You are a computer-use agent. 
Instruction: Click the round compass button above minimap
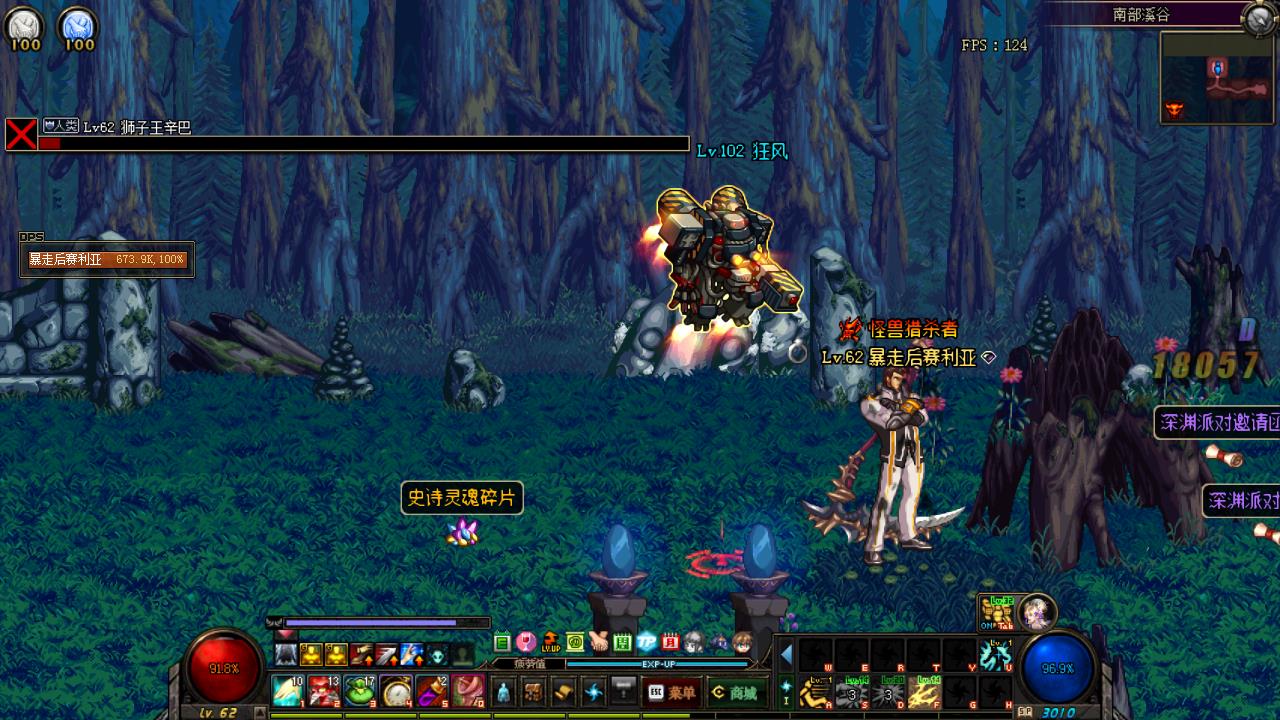(x=1256, y=18)
